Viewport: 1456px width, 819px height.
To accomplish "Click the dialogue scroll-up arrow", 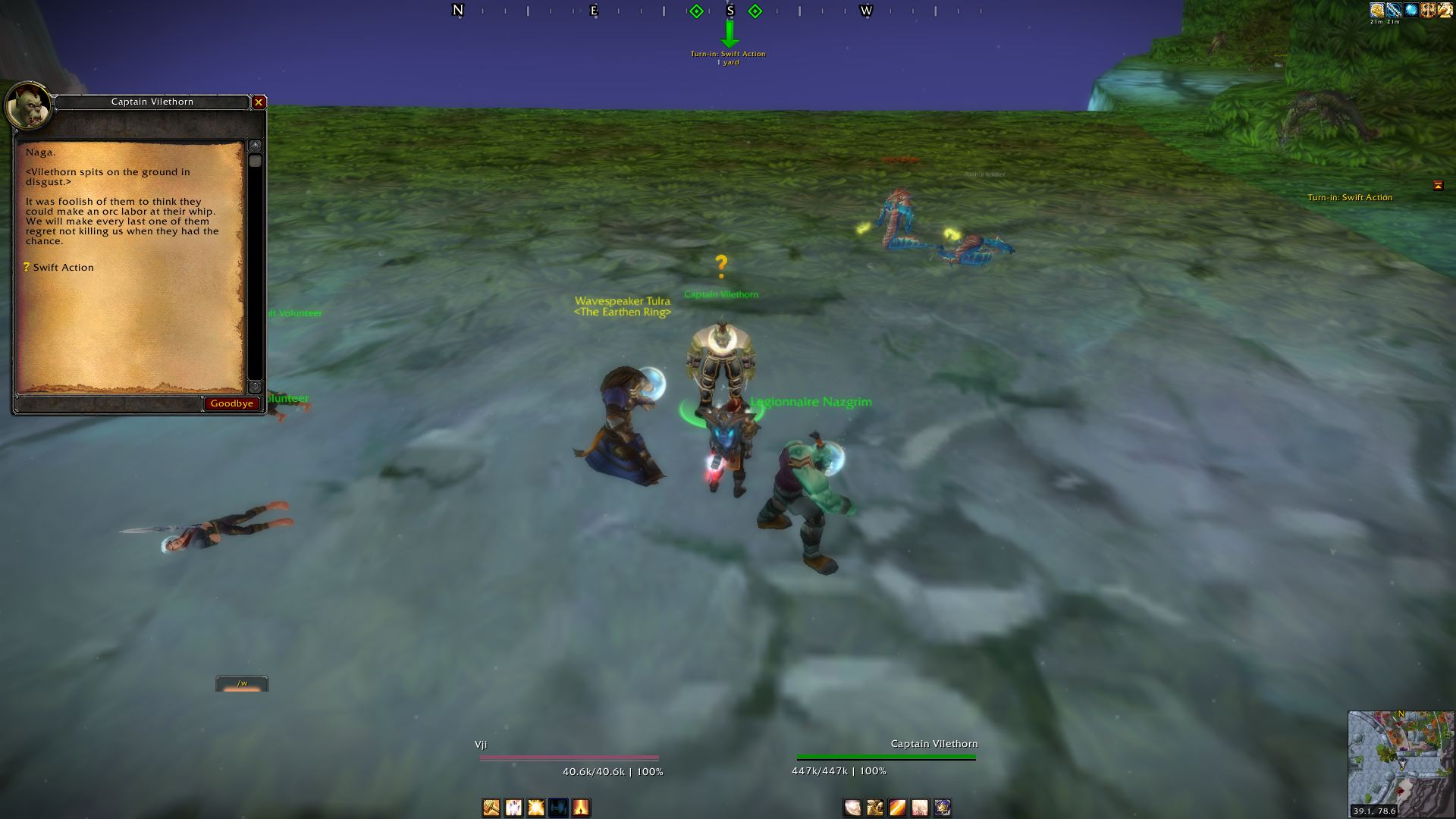I will click(x=256, y=145).
